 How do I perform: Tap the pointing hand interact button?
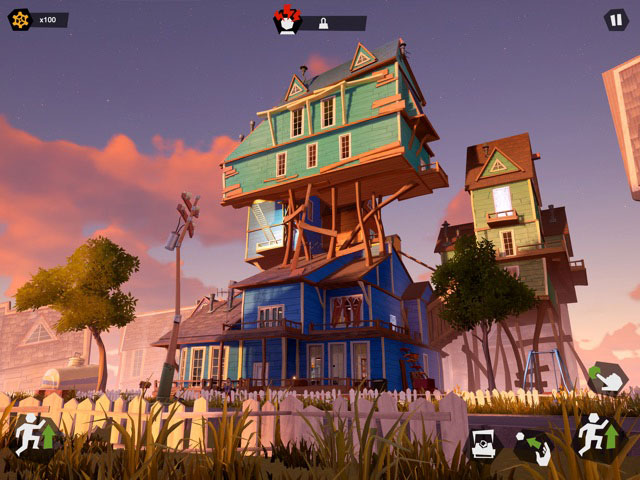606,379
